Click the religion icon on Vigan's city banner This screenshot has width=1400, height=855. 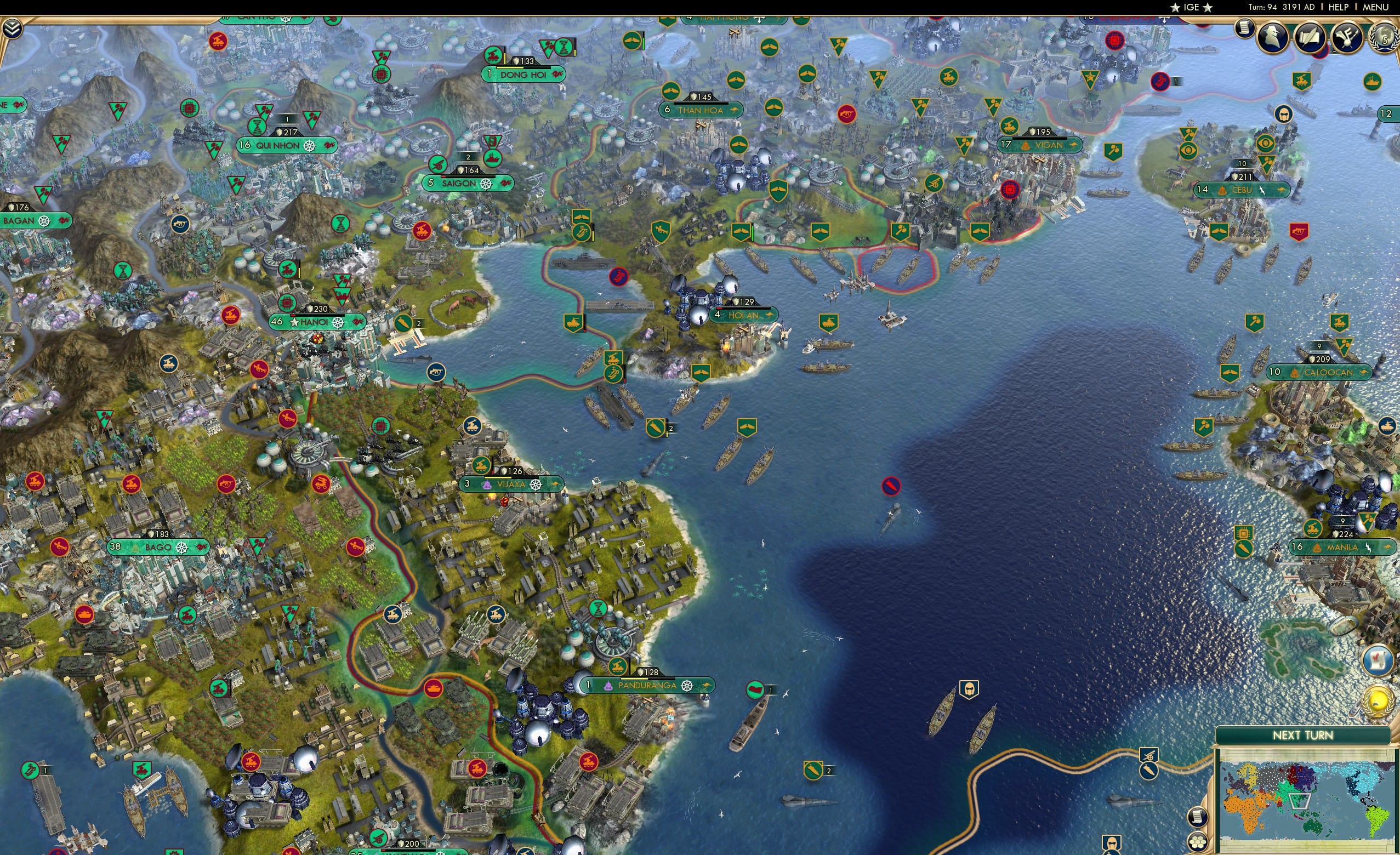(1027, 145)
